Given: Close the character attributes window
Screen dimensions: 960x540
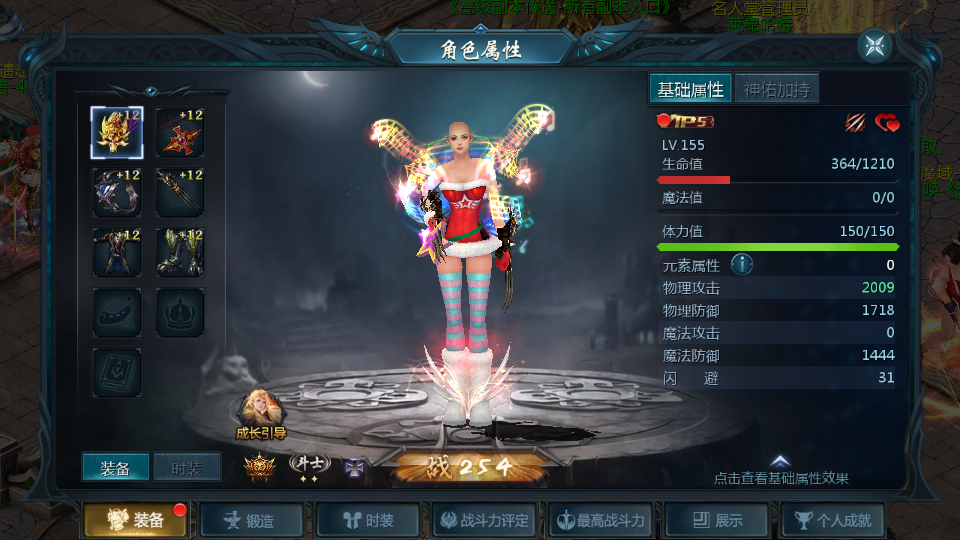Looking at the screenshot, I should 874,45.
